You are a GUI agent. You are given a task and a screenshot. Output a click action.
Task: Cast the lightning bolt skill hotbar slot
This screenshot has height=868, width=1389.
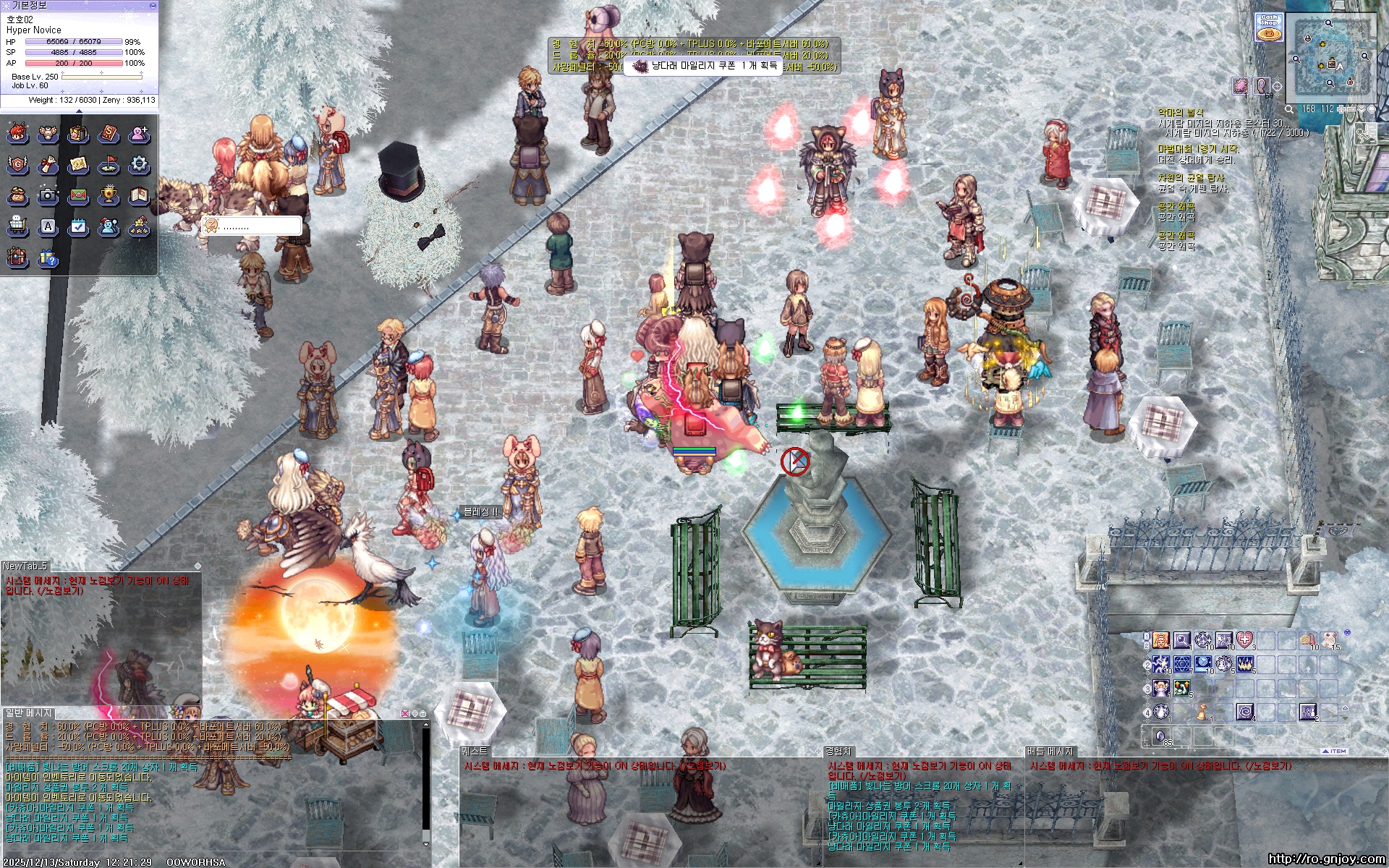tap(1161, 664)
